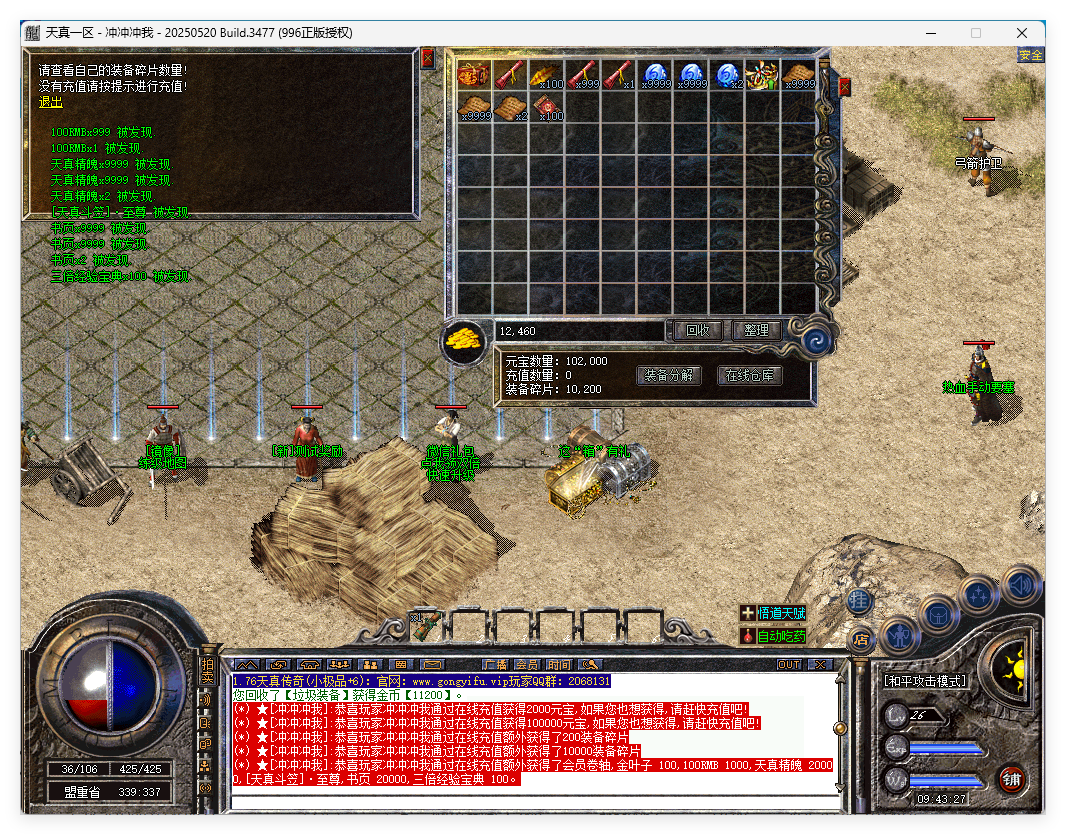
Task: Click the gold ingot pile icon
Action: (464, 340)
